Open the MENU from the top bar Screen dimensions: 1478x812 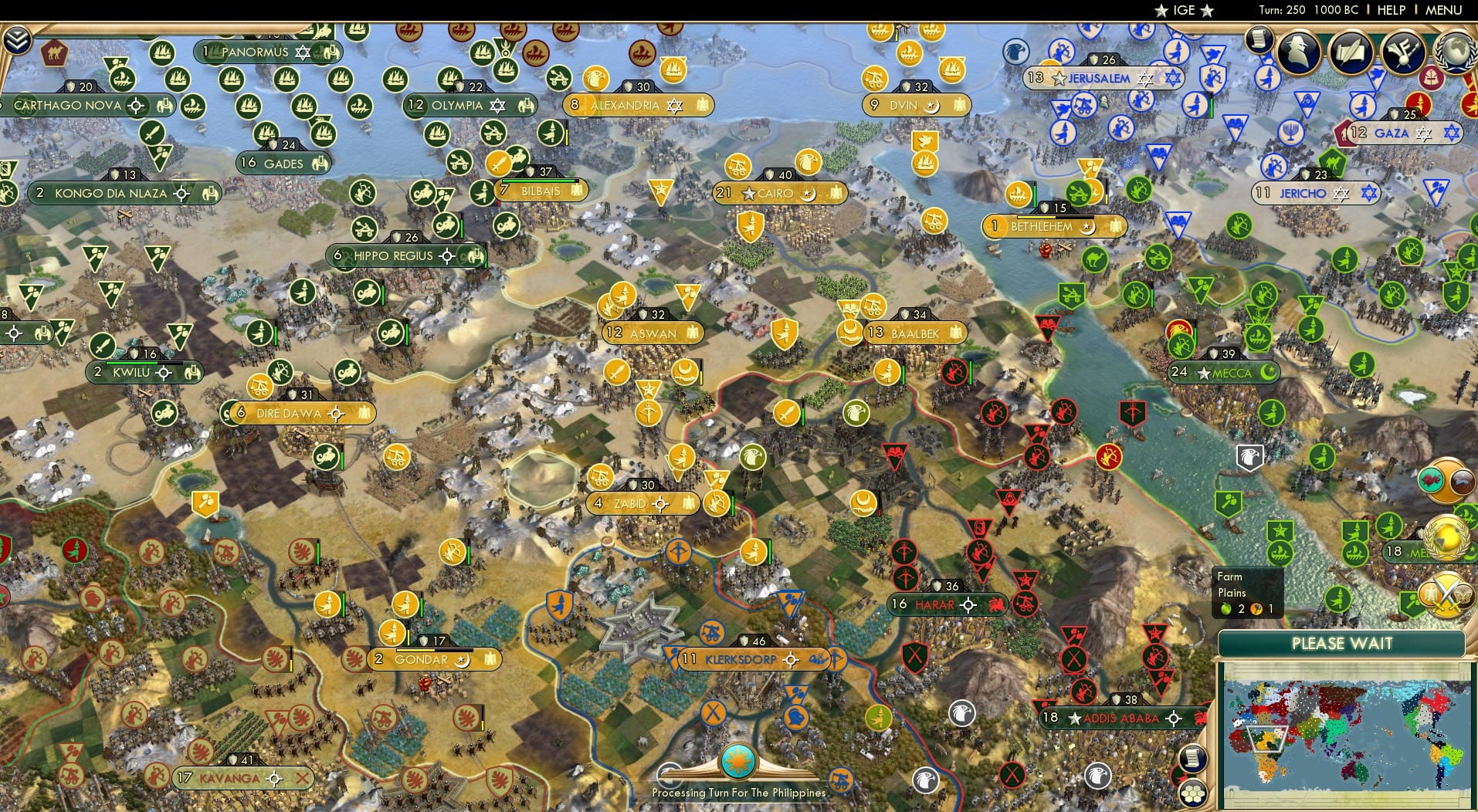point(1443,10)
